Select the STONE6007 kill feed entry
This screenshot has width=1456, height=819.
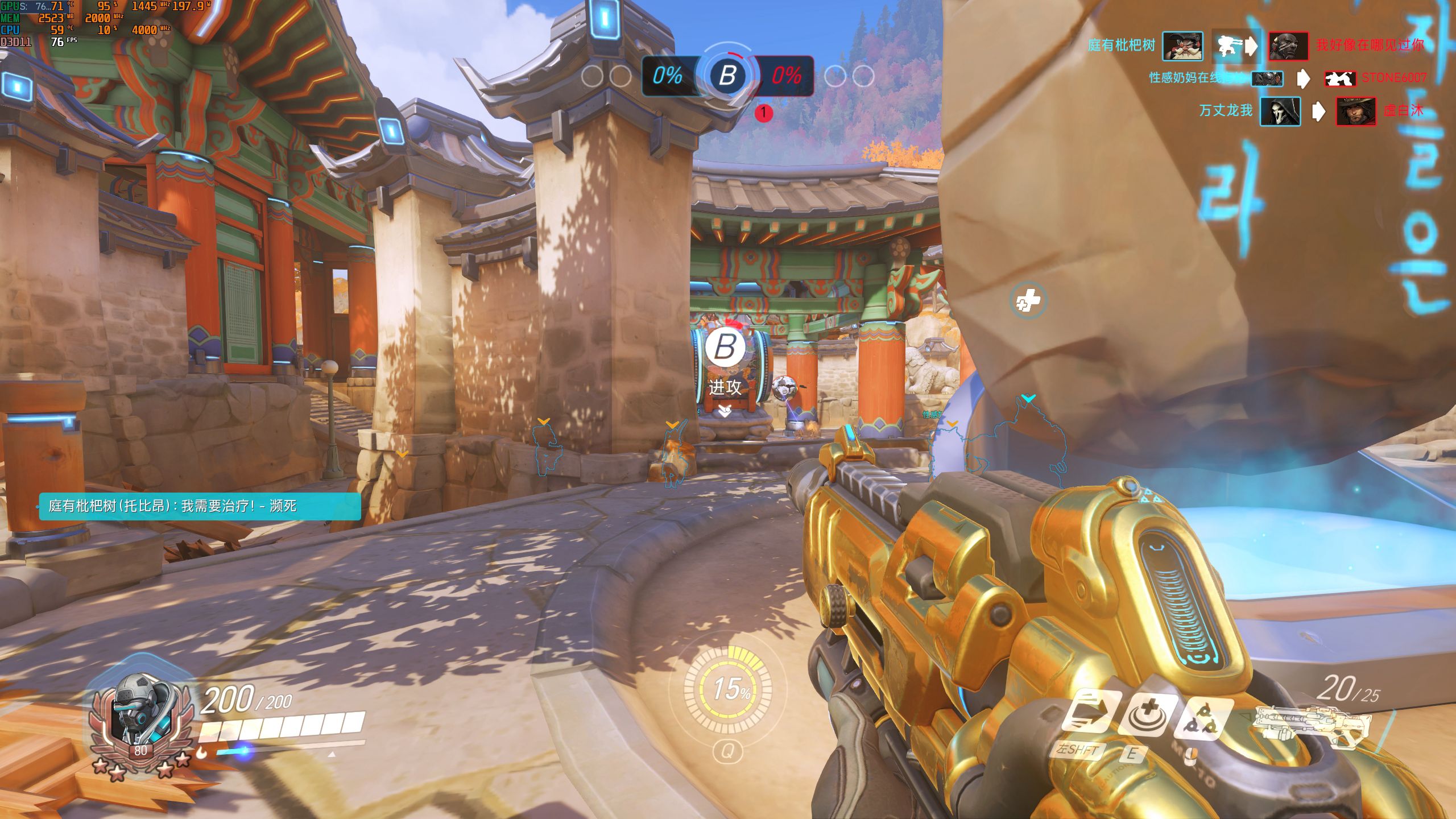[1393, 78]
